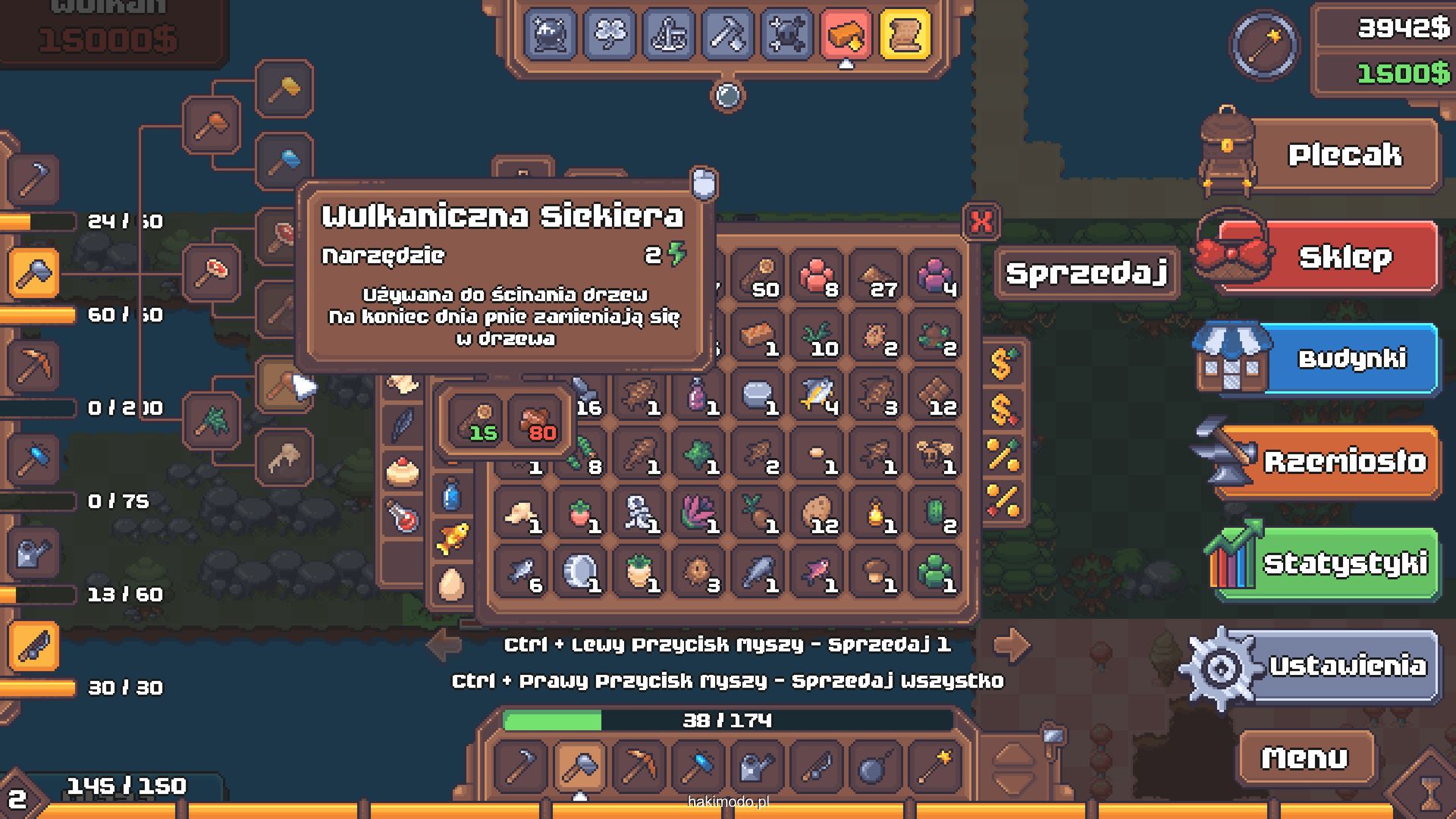Open the Budynki buildings menu
1456x819 pixels.
(1351, 358)
